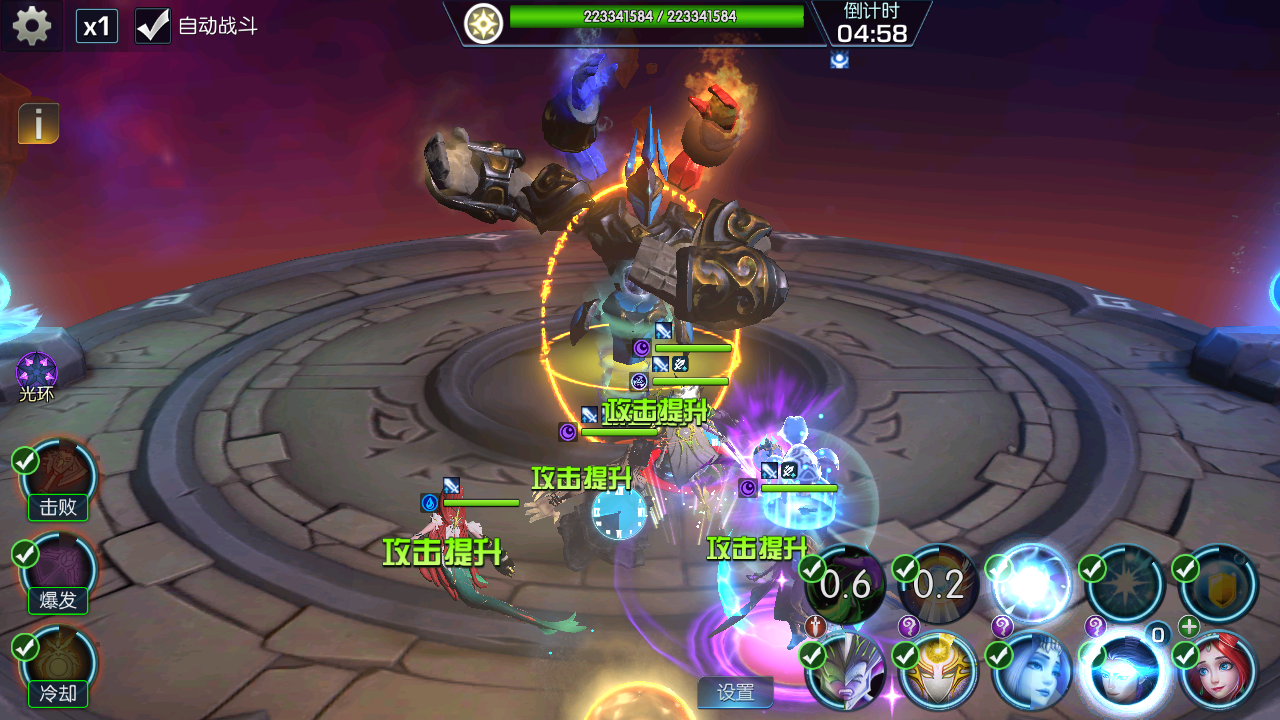1280x720 pixels.
Task: Activate the 爆发 burst skill
Action: click(60, 574)
